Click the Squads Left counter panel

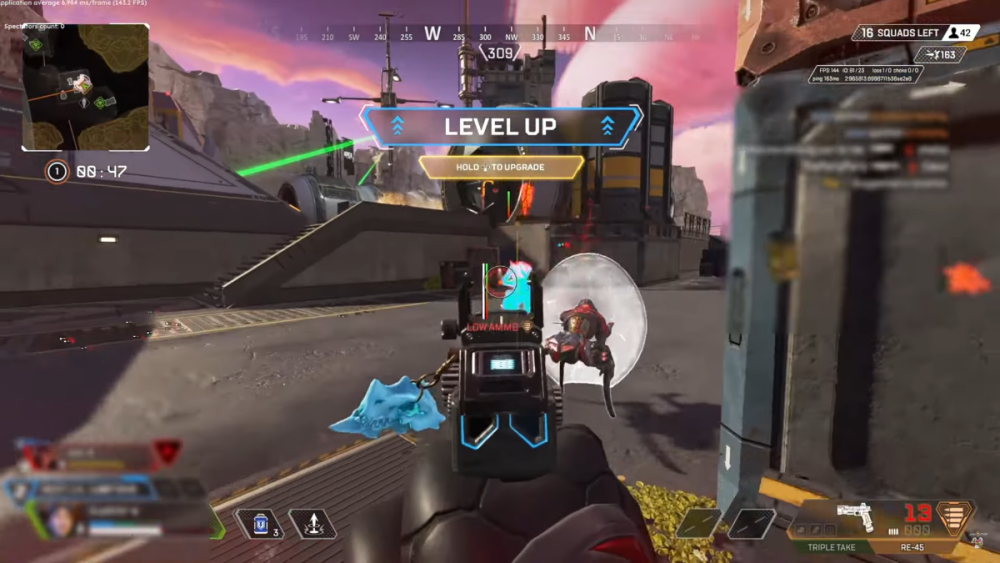point(911,33)
